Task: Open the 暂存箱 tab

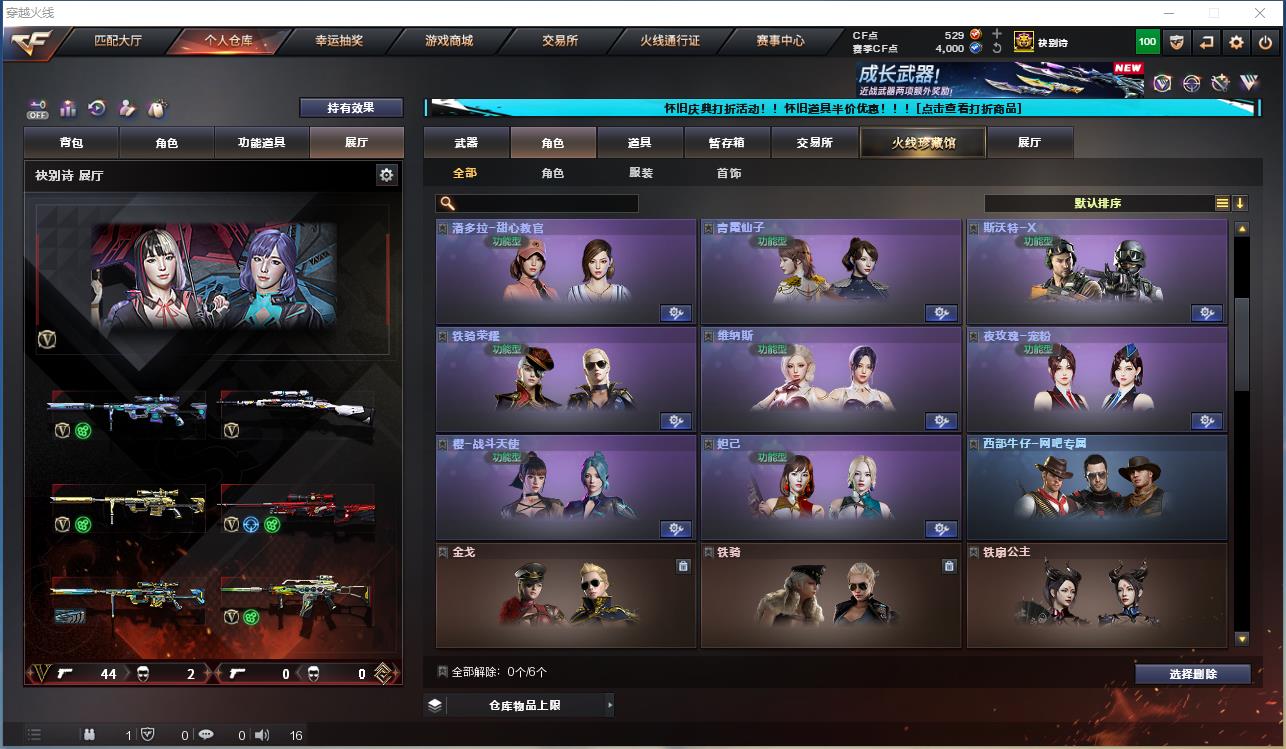Action: click(x=727, y=143)
